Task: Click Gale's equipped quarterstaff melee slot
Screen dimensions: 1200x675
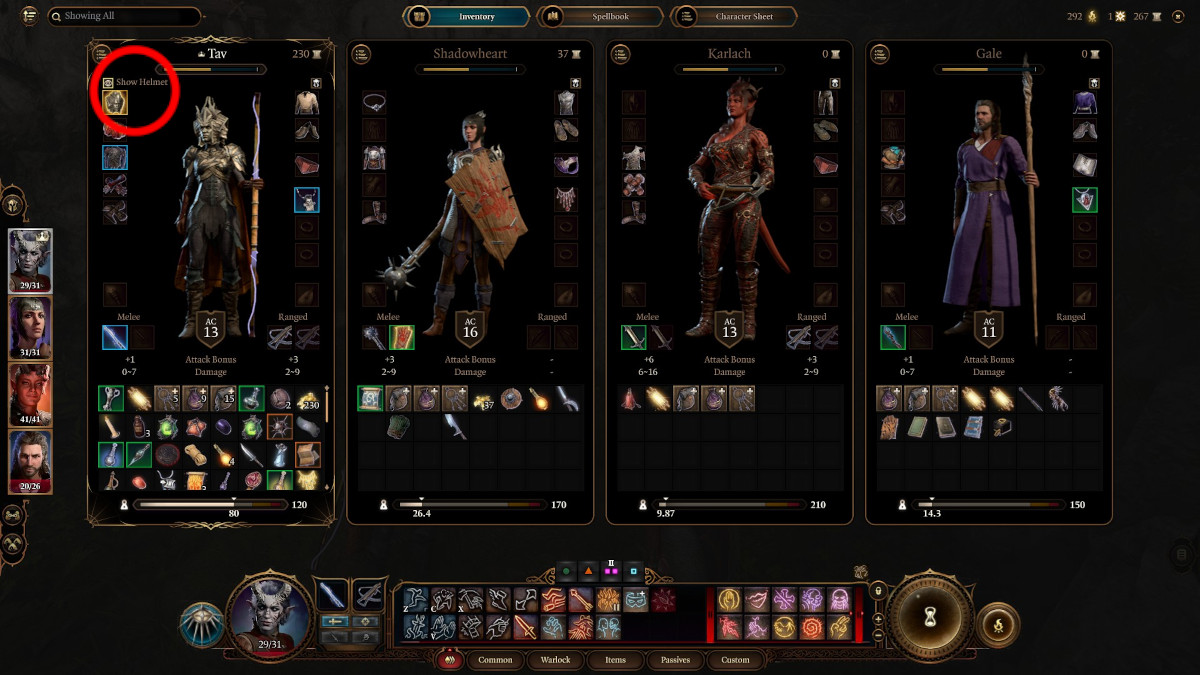Action: tap(893, 338)
